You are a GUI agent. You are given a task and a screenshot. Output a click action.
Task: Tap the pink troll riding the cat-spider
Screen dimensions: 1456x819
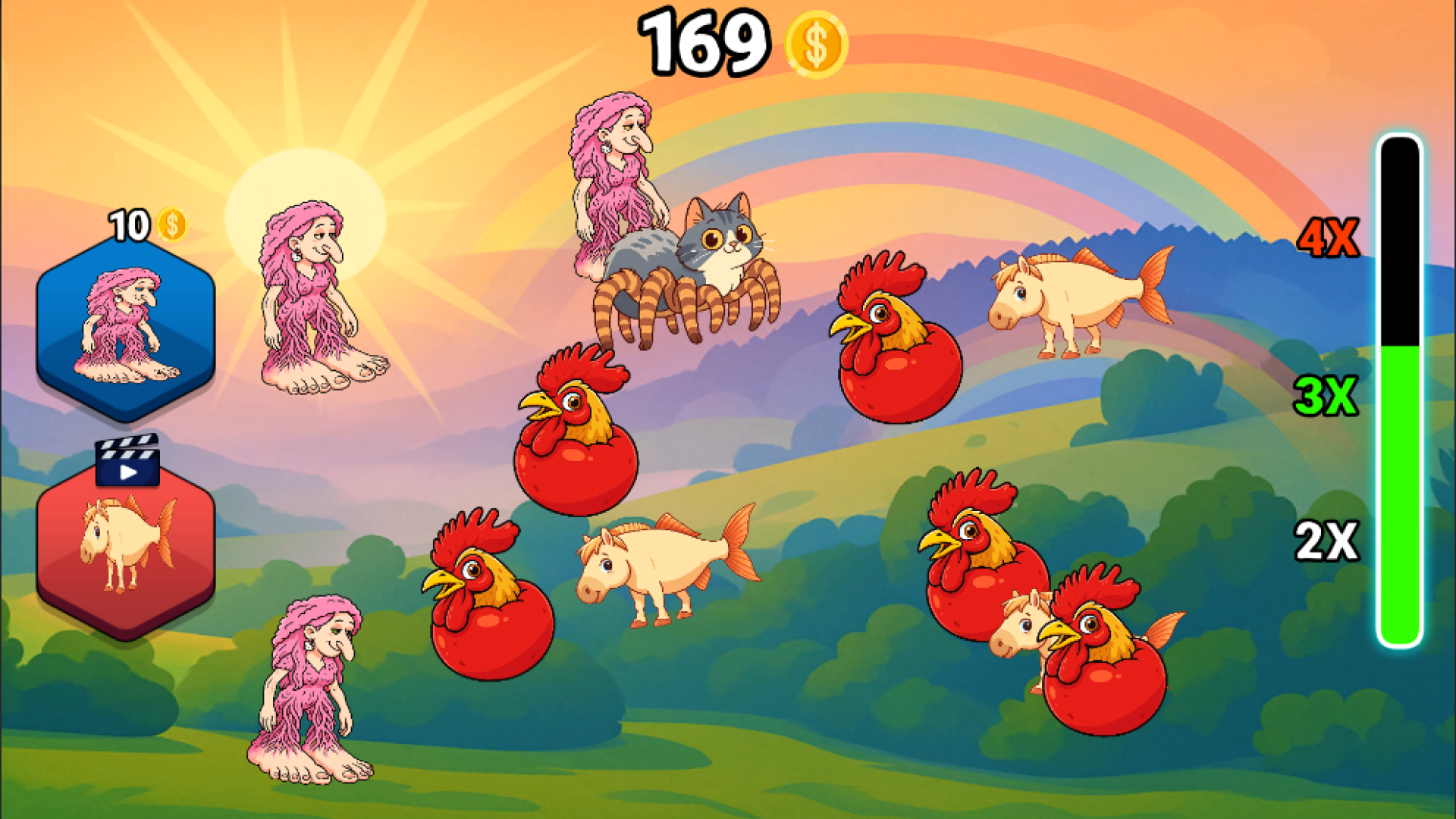click(614, 174)
